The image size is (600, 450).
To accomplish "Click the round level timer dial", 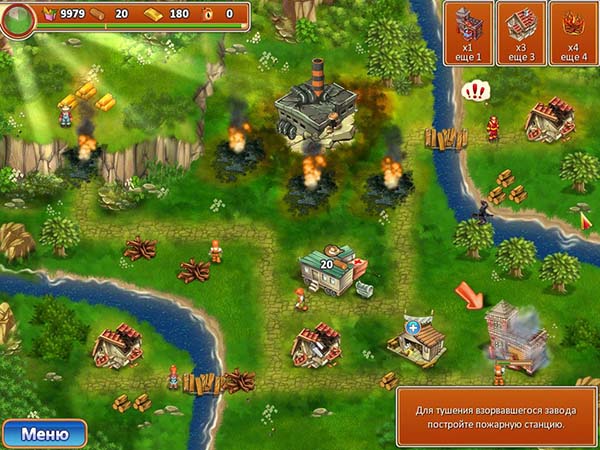I will pos(17,19).
